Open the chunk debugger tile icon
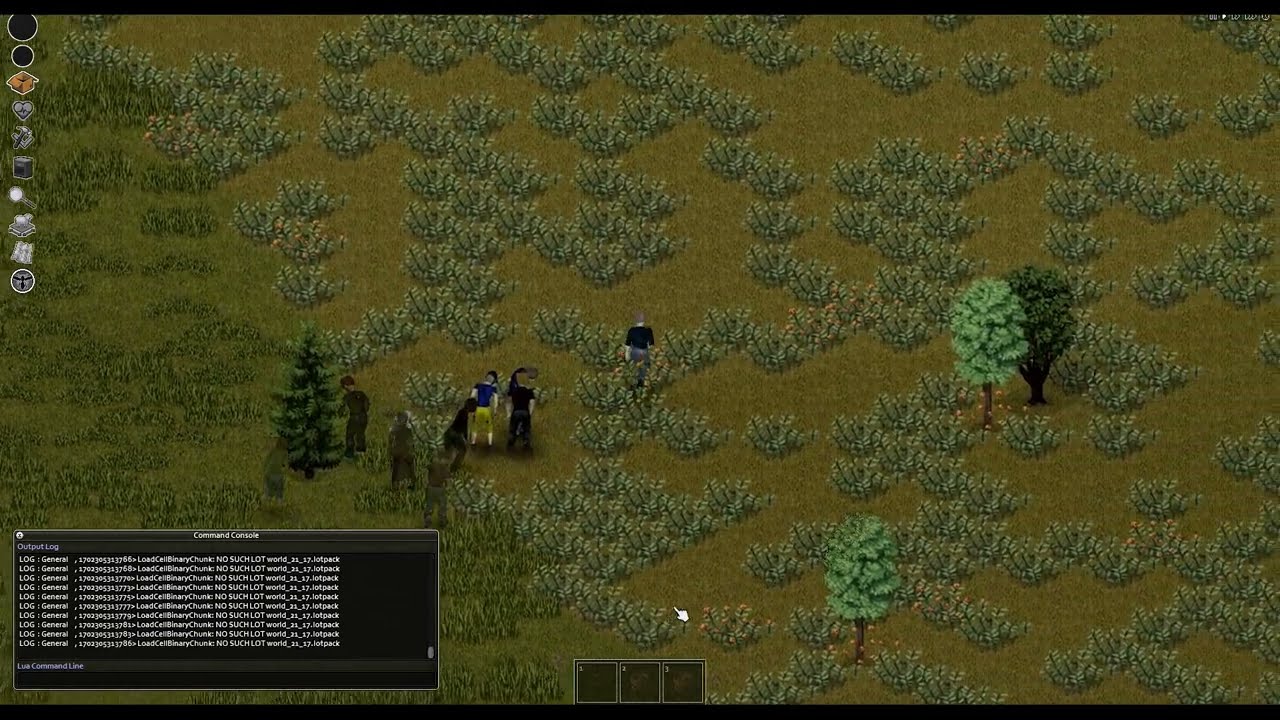This screenshot has height=720, width=1280. tap(22, 224)
